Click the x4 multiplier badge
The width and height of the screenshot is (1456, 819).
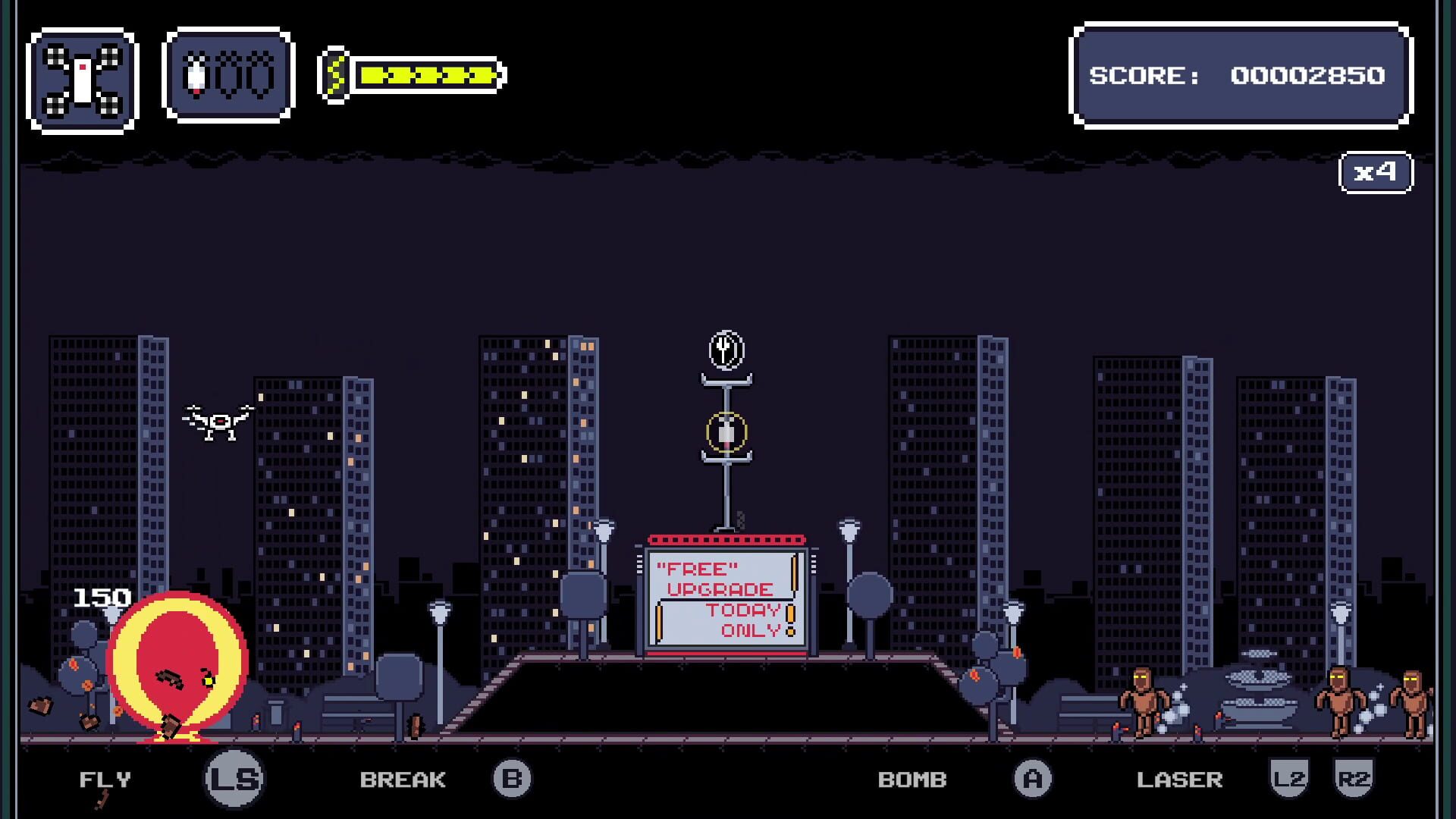pos(1377,171)
